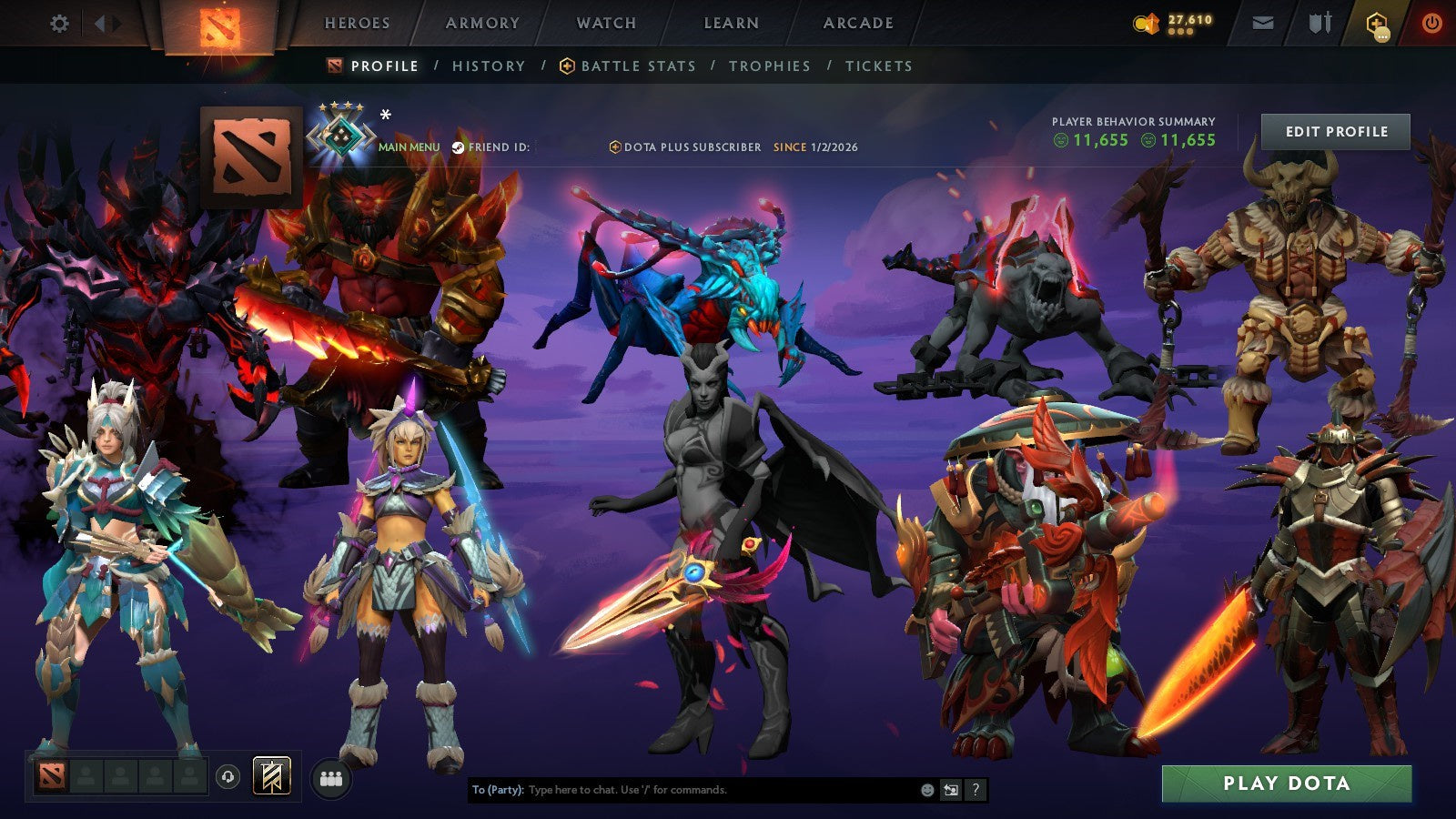Click the headset voice chat icon
The width and height of the screenshot is (1456, 819).
227,774
